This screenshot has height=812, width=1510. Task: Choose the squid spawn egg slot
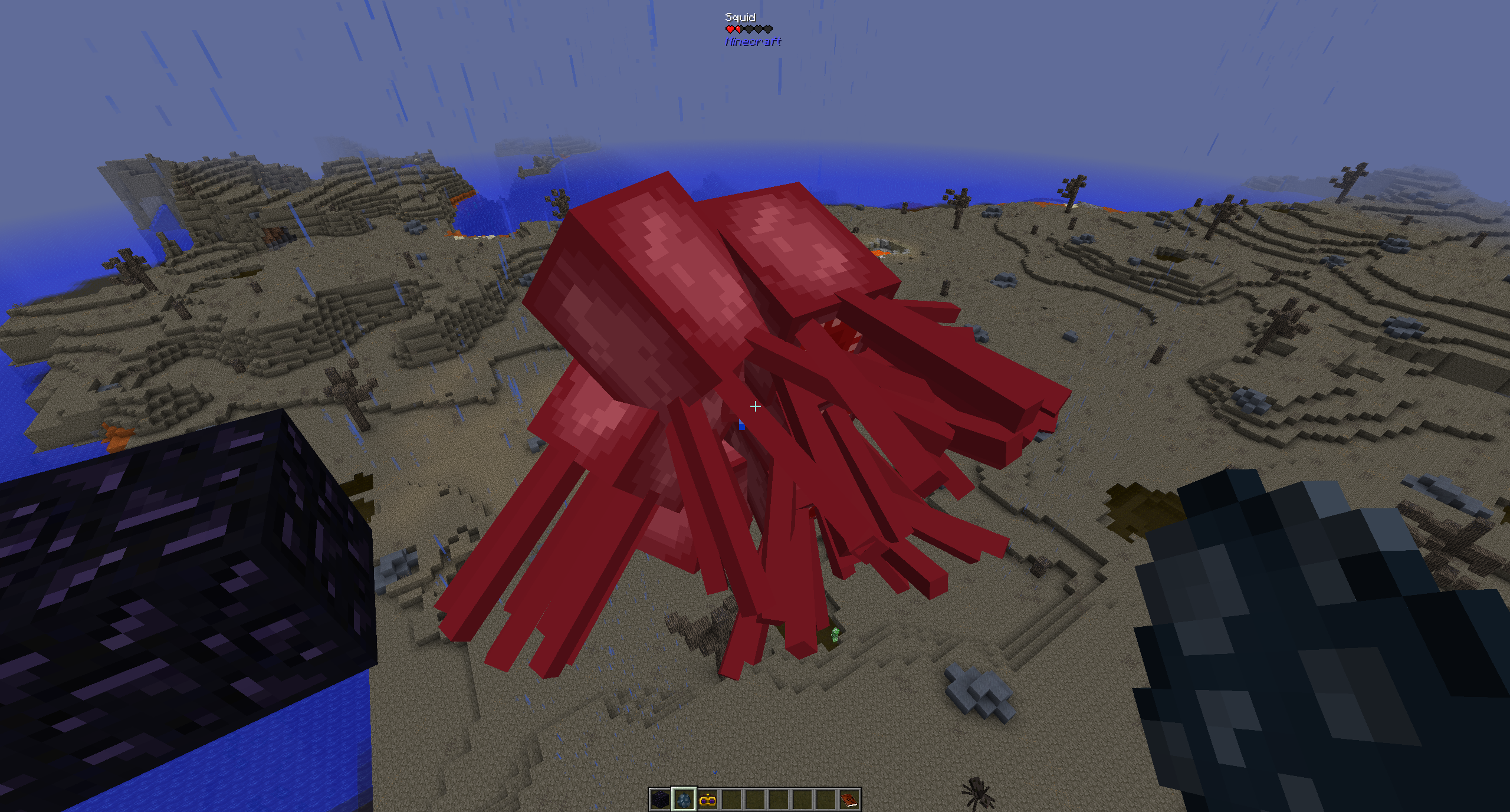[684, 800]
